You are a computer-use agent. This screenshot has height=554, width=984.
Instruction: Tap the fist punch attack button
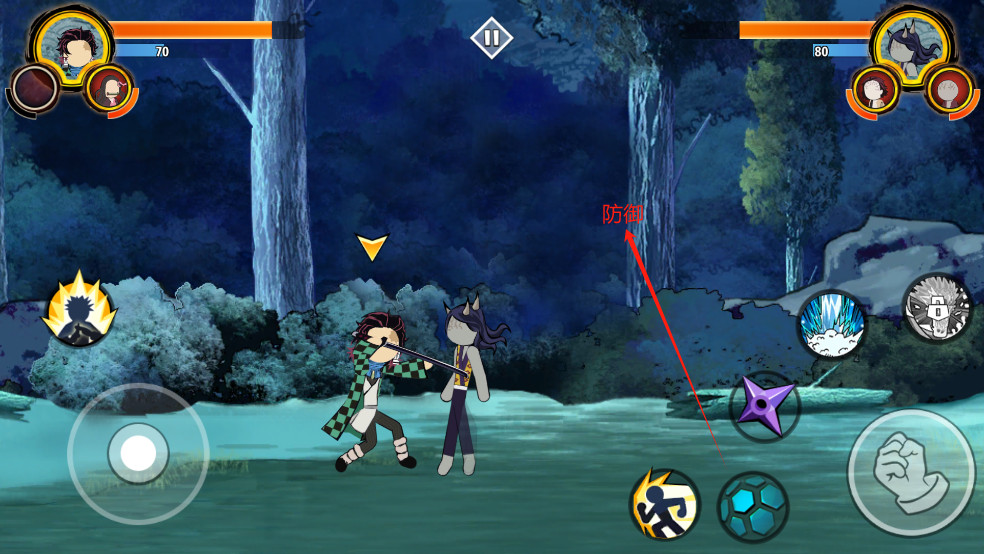click(x=911, y=473)
